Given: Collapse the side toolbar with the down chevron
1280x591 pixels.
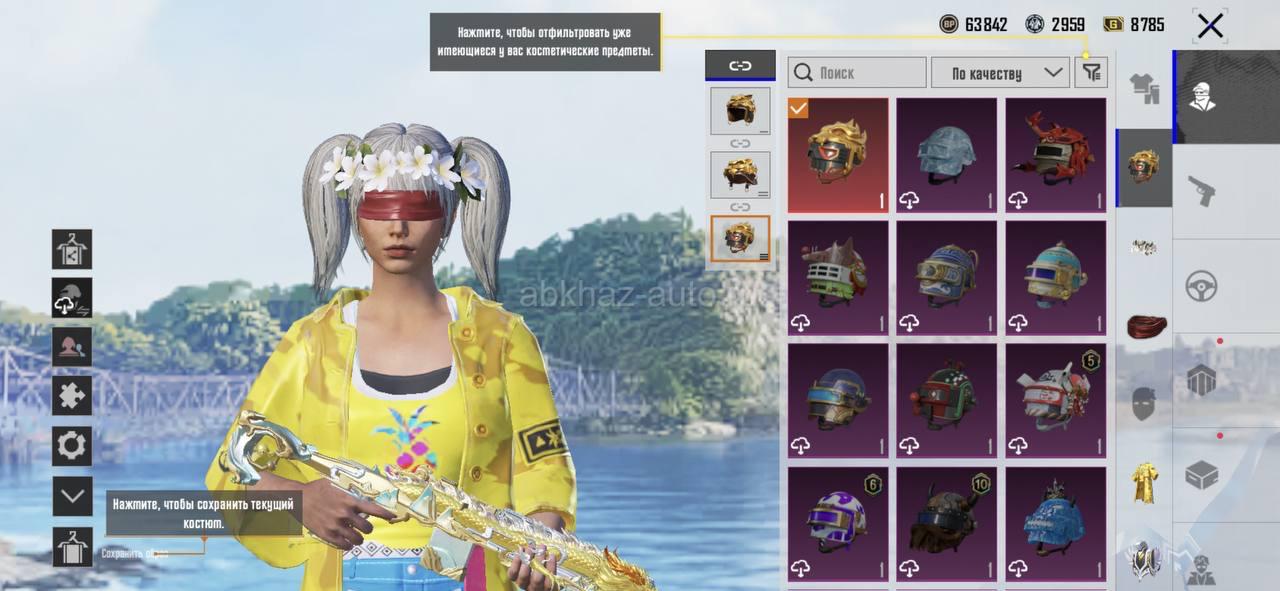Looking at the screenshot, I should coord(72,495).
